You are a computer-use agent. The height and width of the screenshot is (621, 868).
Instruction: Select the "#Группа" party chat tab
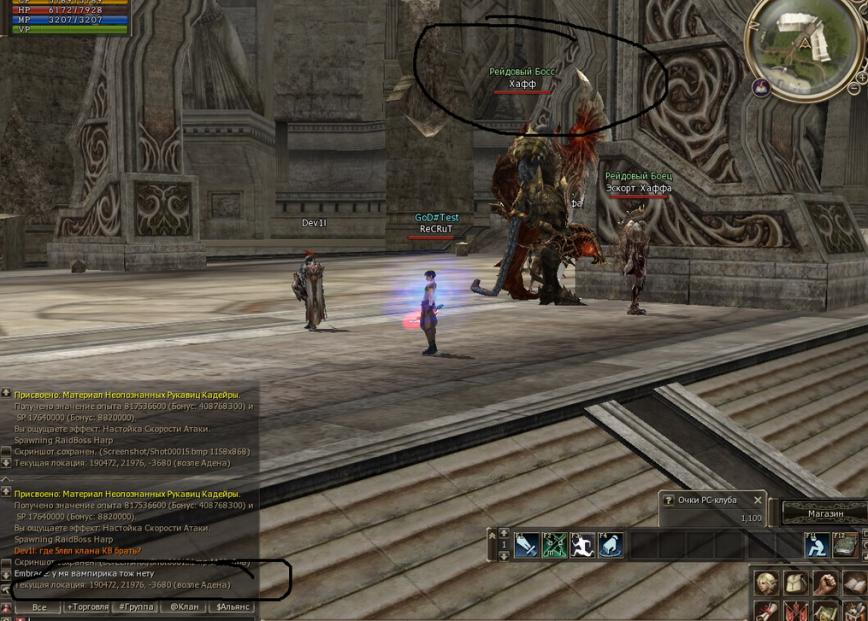point(136,607)
